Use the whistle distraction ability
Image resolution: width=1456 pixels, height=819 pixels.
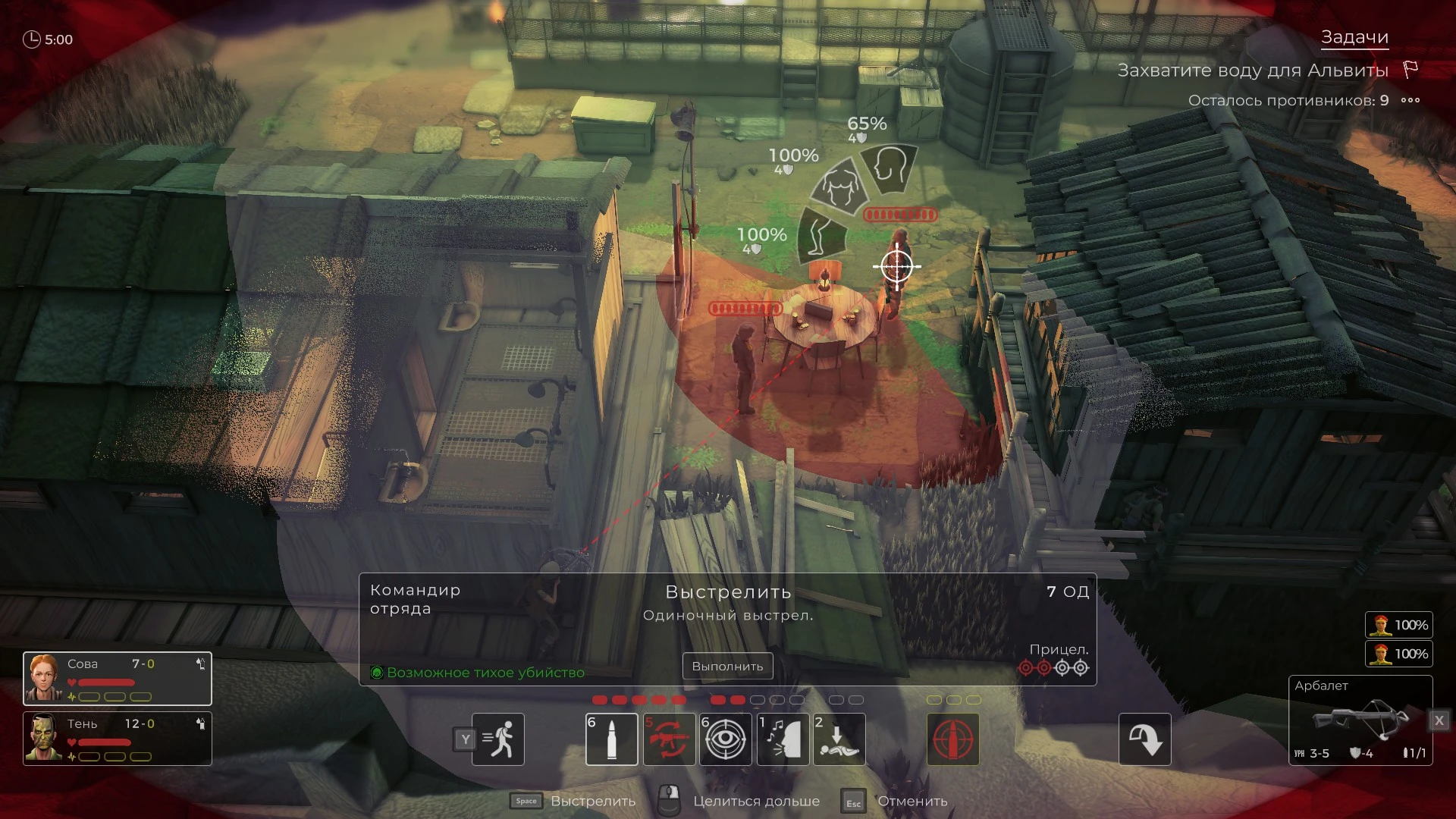point(783,739)
